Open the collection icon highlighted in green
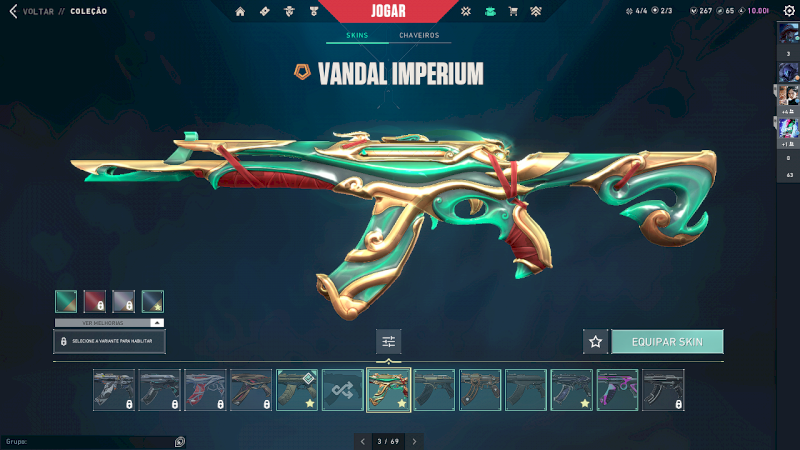The width and height of the screenshot is (800, 450). coord(489,12)
